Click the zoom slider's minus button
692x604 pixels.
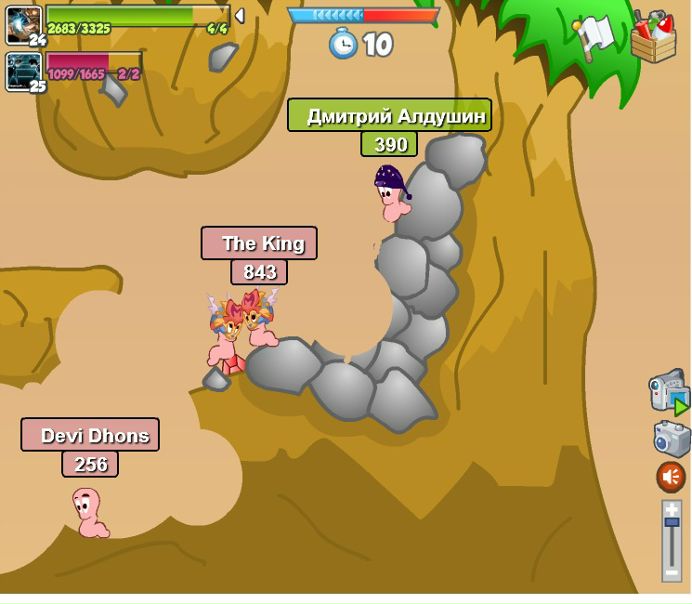(671, 573)
